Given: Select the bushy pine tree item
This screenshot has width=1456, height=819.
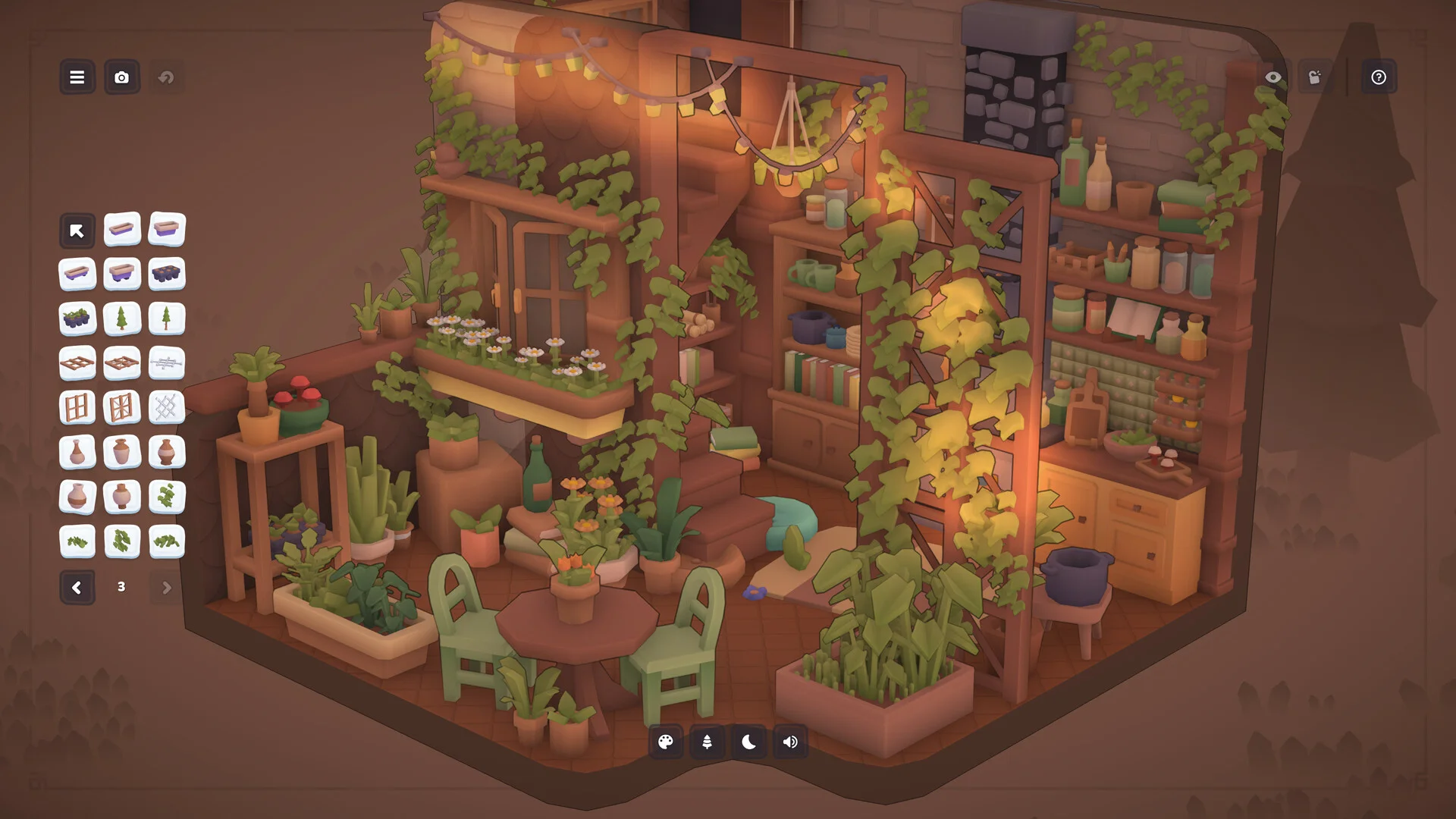Looking at the screenshot, I should (x=121, y=318).
